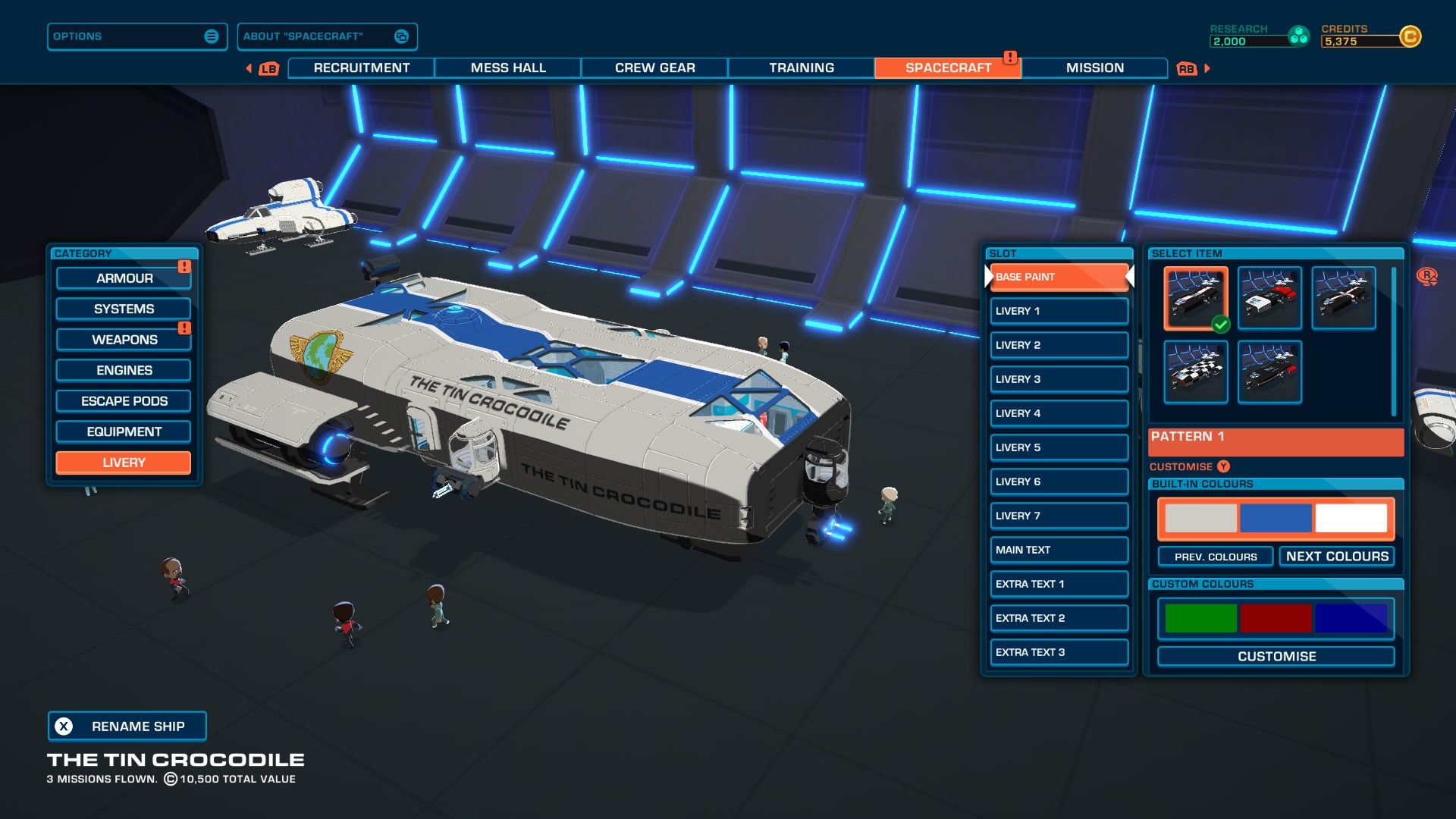Switch to the Mess Hall tab
The image size is (1456, 819).
(507, 67)
